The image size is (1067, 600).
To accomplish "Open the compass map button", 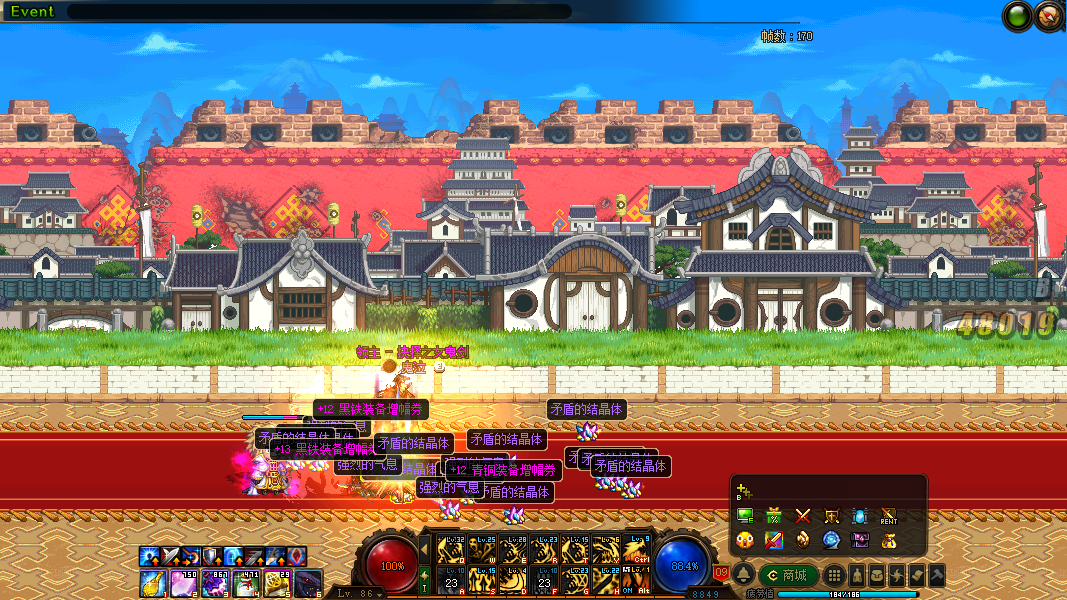I will (x=1048, y=16).
